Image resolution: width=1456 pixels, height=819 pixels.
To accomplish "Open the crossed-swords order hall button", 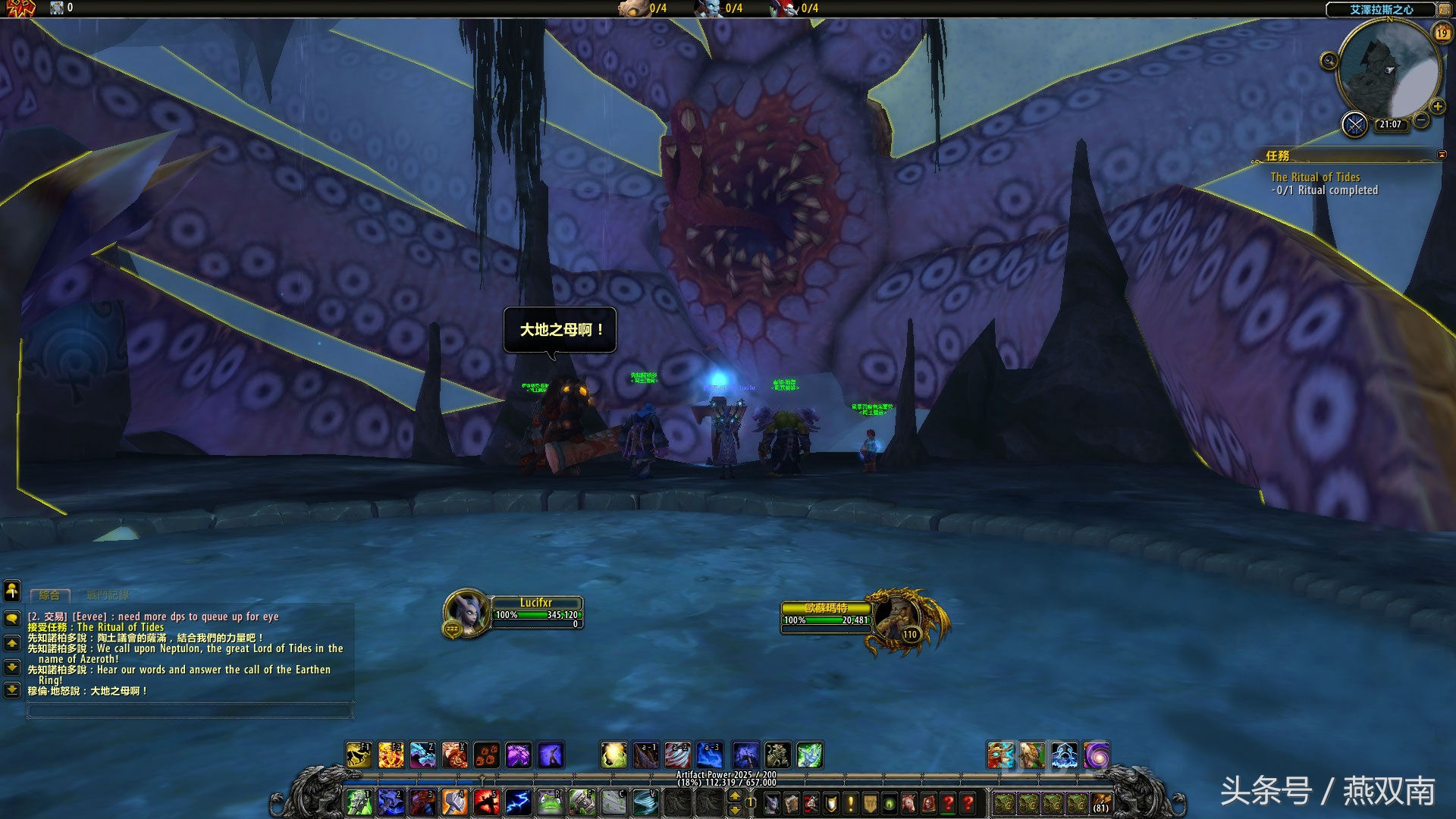I will tap(1354, 124).
